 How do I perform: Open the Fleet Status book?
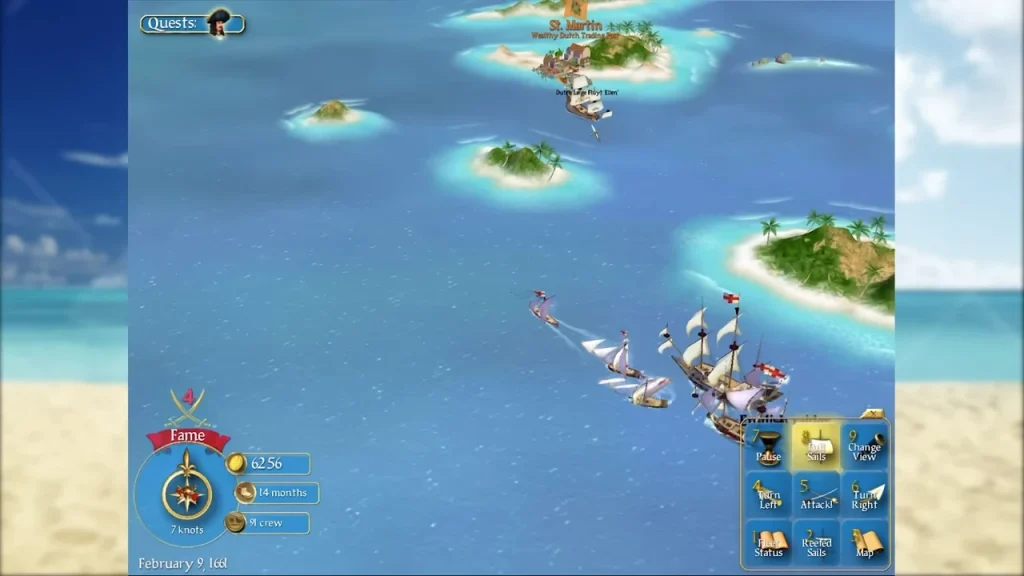(x=768, y=543)
